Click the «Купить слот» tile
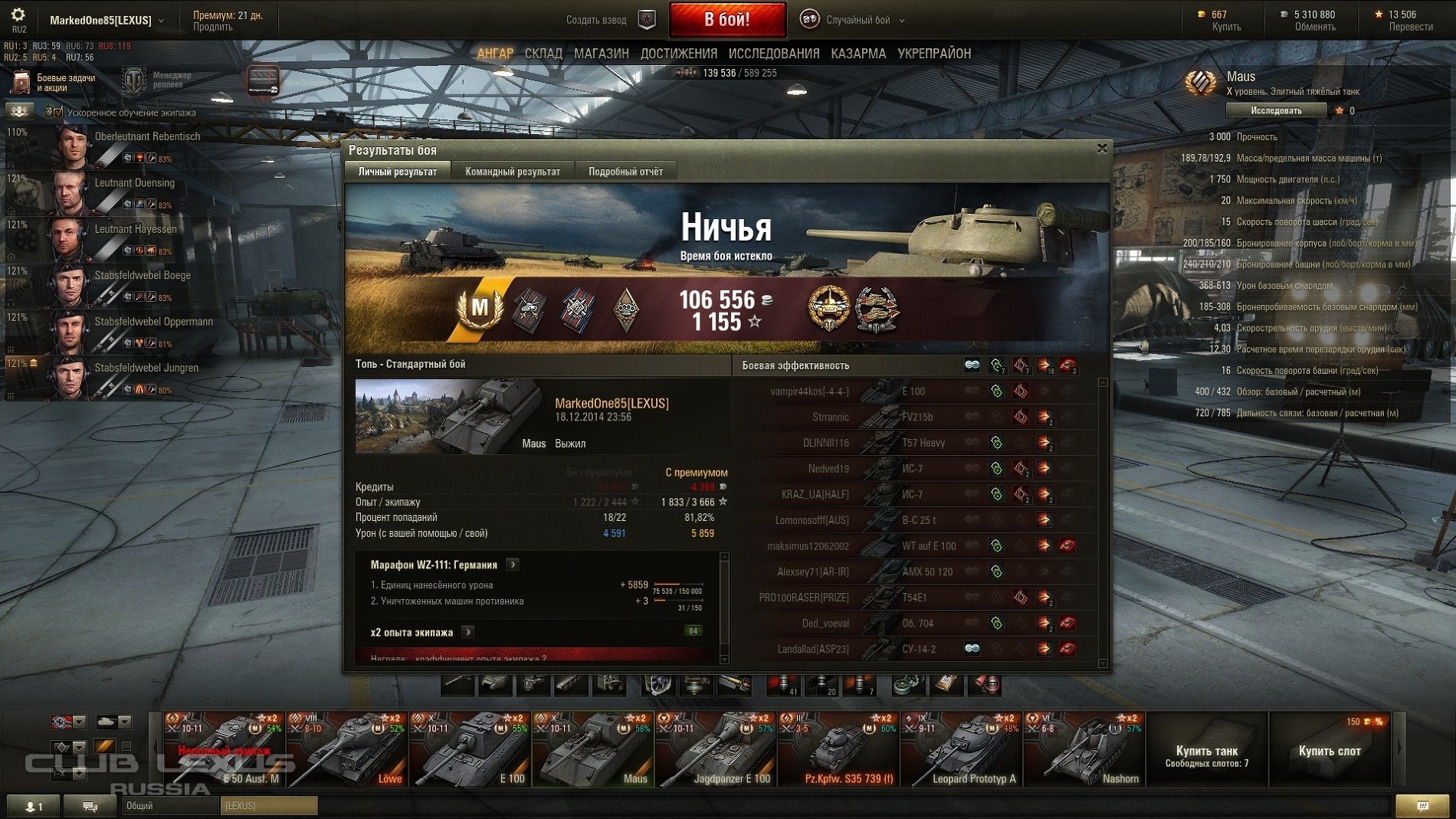 (1329, 751)
